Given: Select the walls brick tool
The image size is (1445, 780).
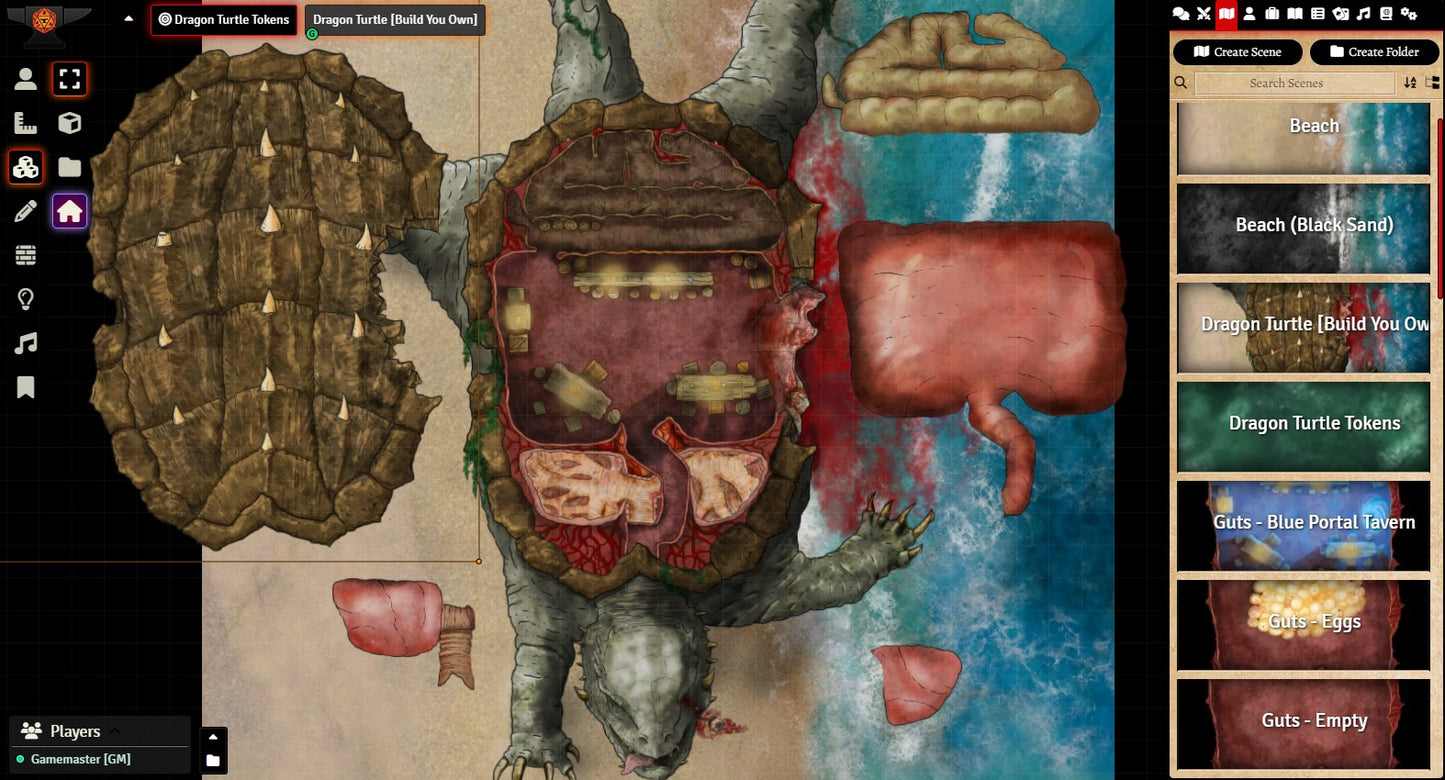Looking at the screenshot, I should coord(26,255).
